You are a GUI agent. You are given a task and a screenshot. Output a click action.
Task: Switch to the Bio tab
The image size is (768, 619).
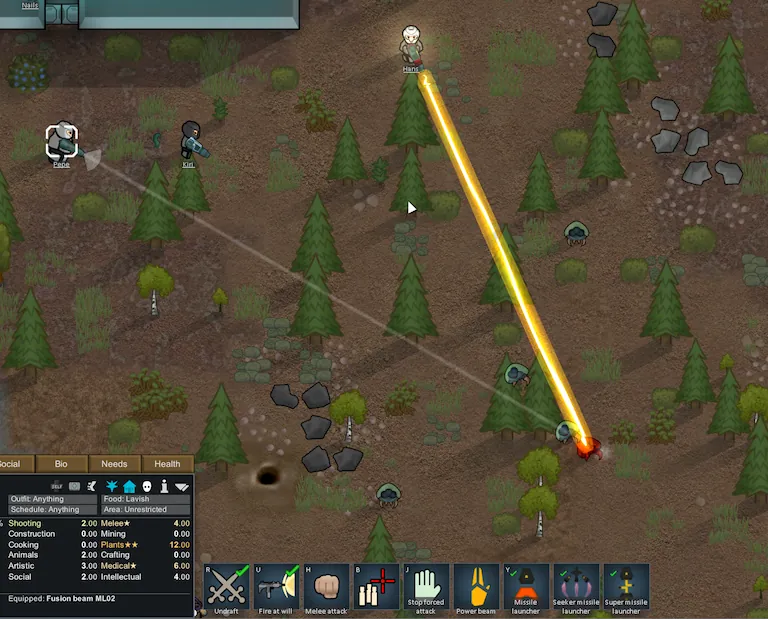(x=61, y=464)
